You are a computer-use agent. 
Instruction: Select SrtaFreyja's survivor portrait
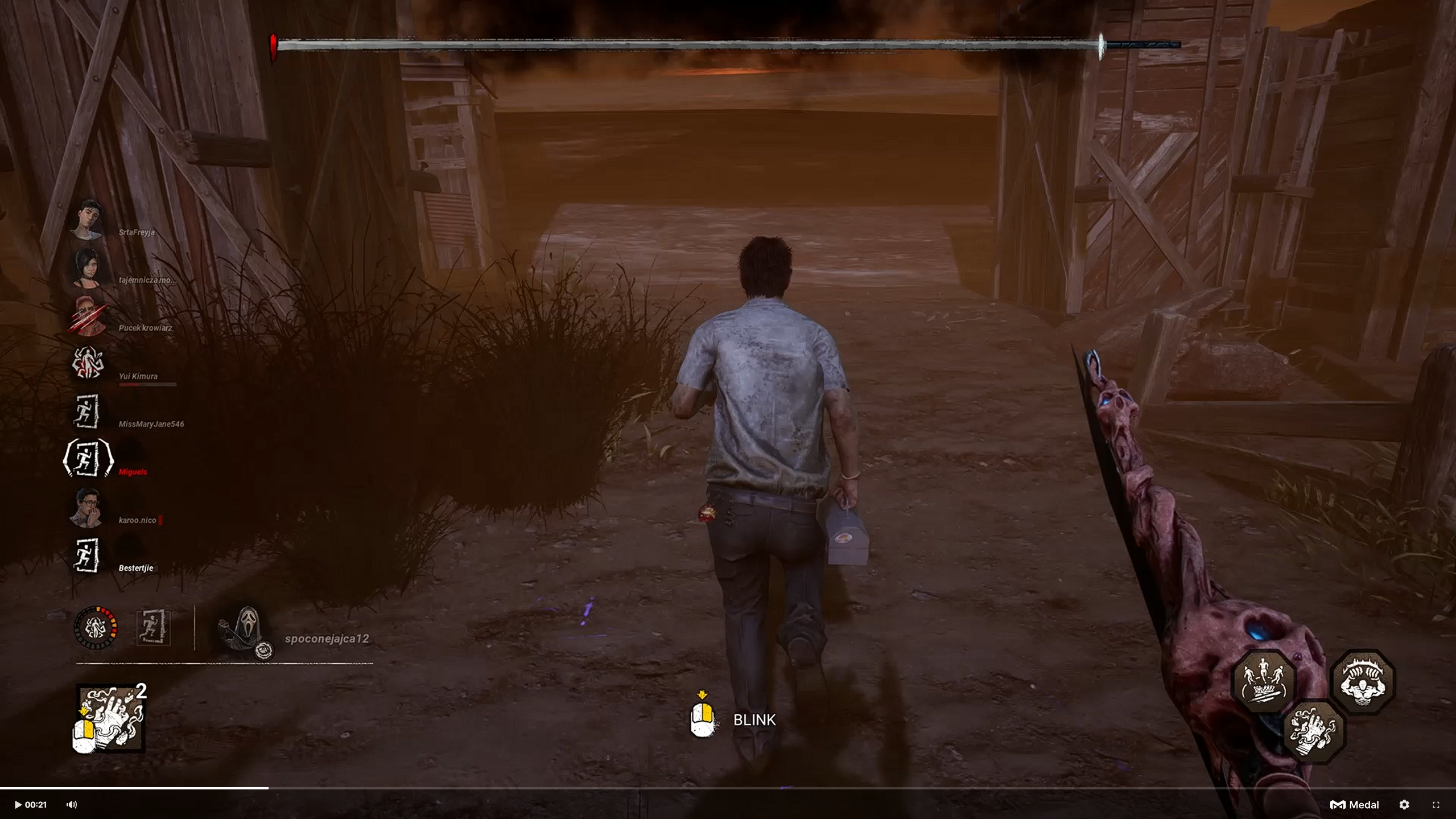click(x=87, y=220)
